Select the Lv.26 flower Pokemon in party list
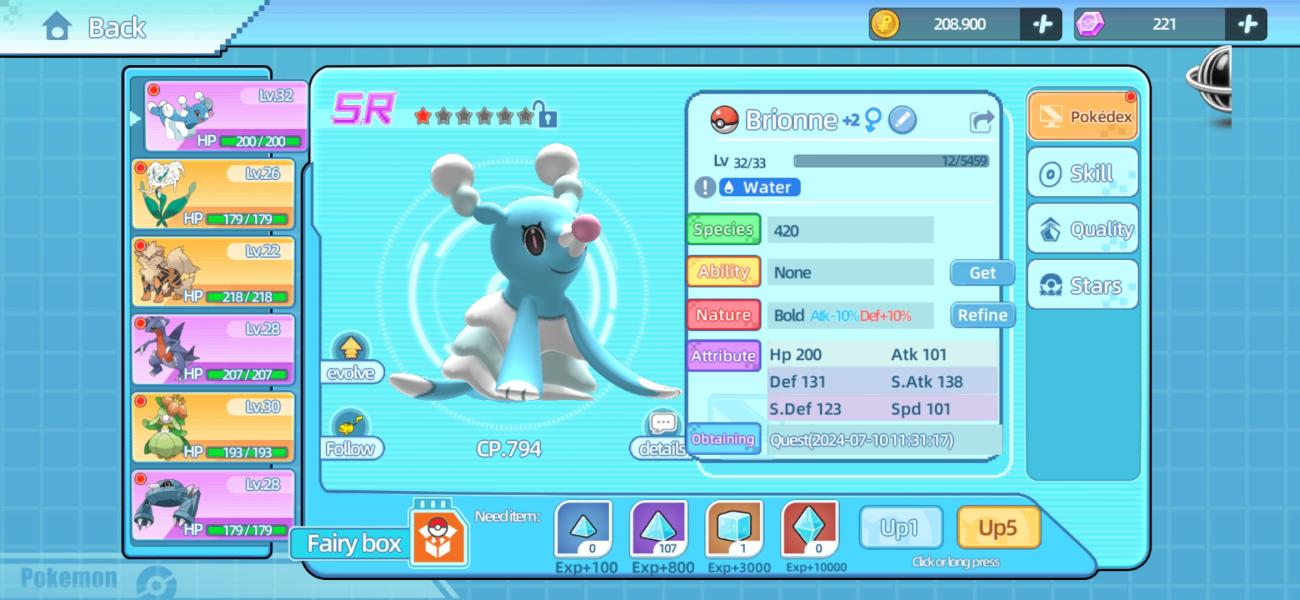 pyautogui.click(x=214, y=194)
